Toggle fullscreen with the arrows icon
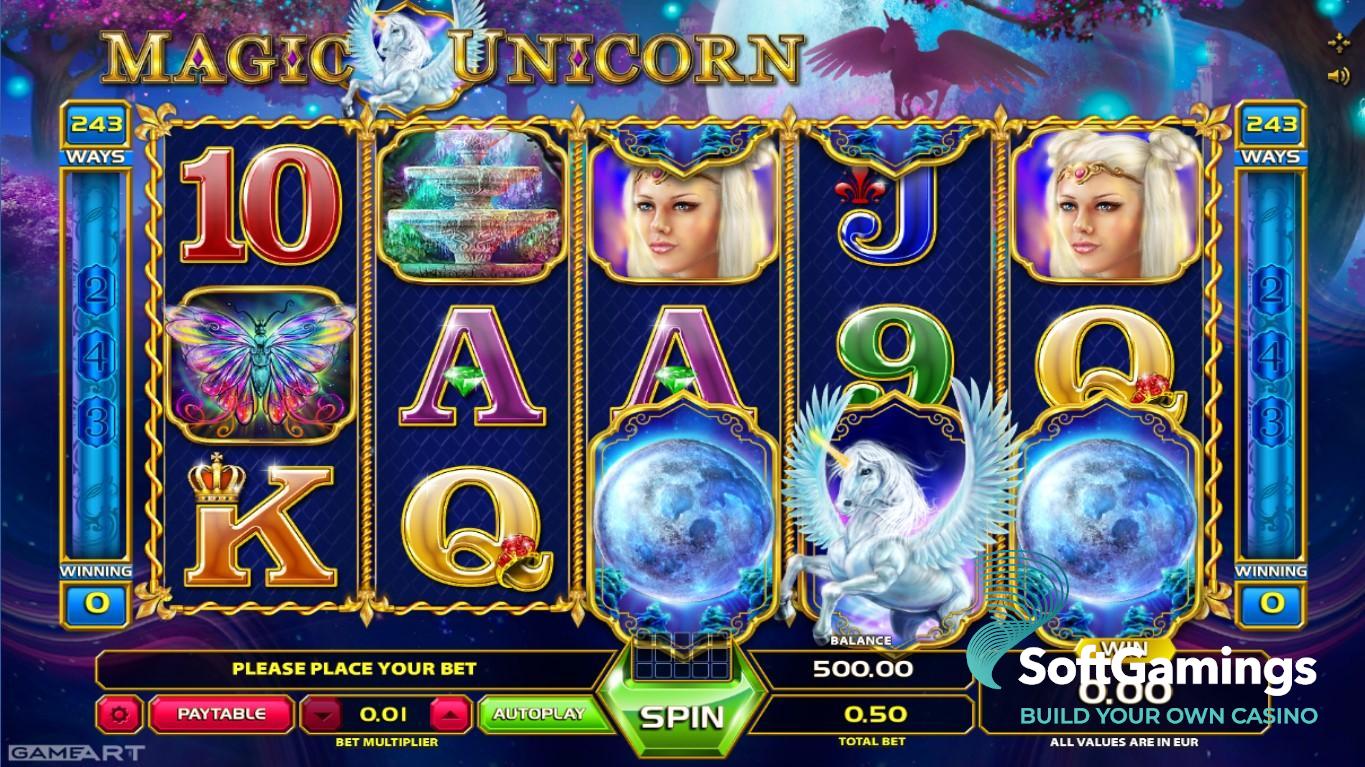 click(1338, 43)
